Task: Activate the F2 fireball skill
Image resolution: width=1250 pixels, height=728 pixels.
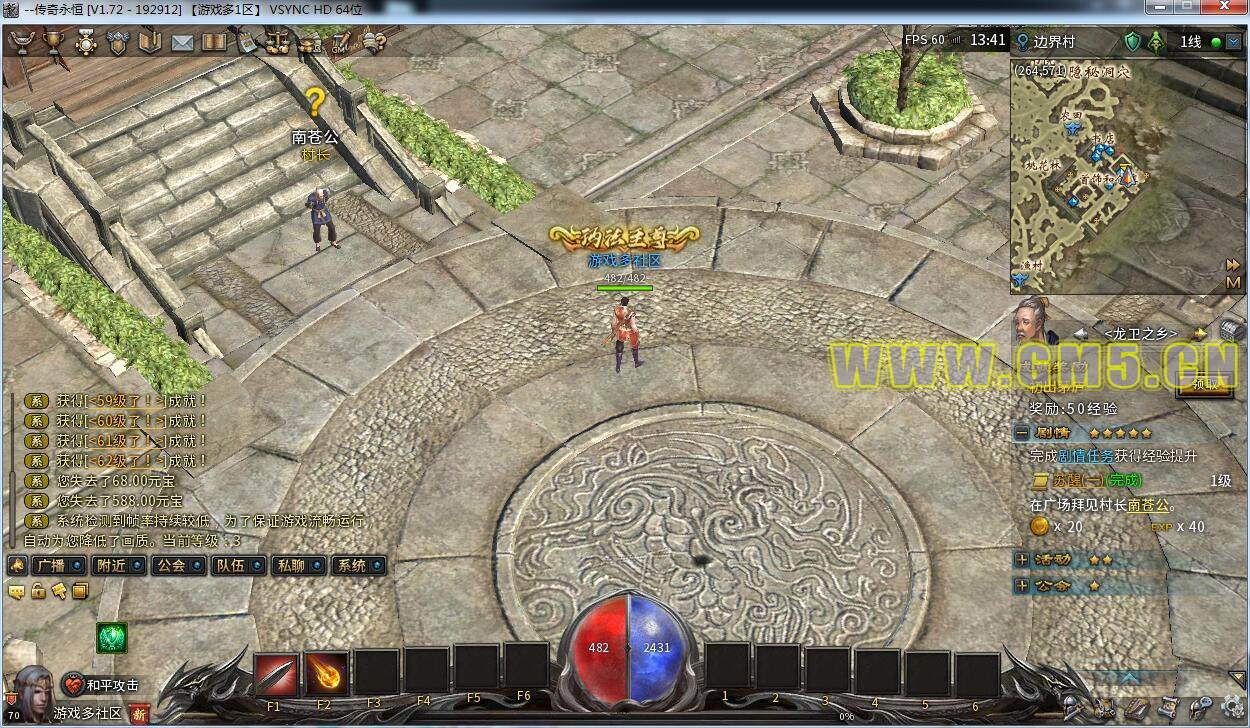Action: pos(326,674)
